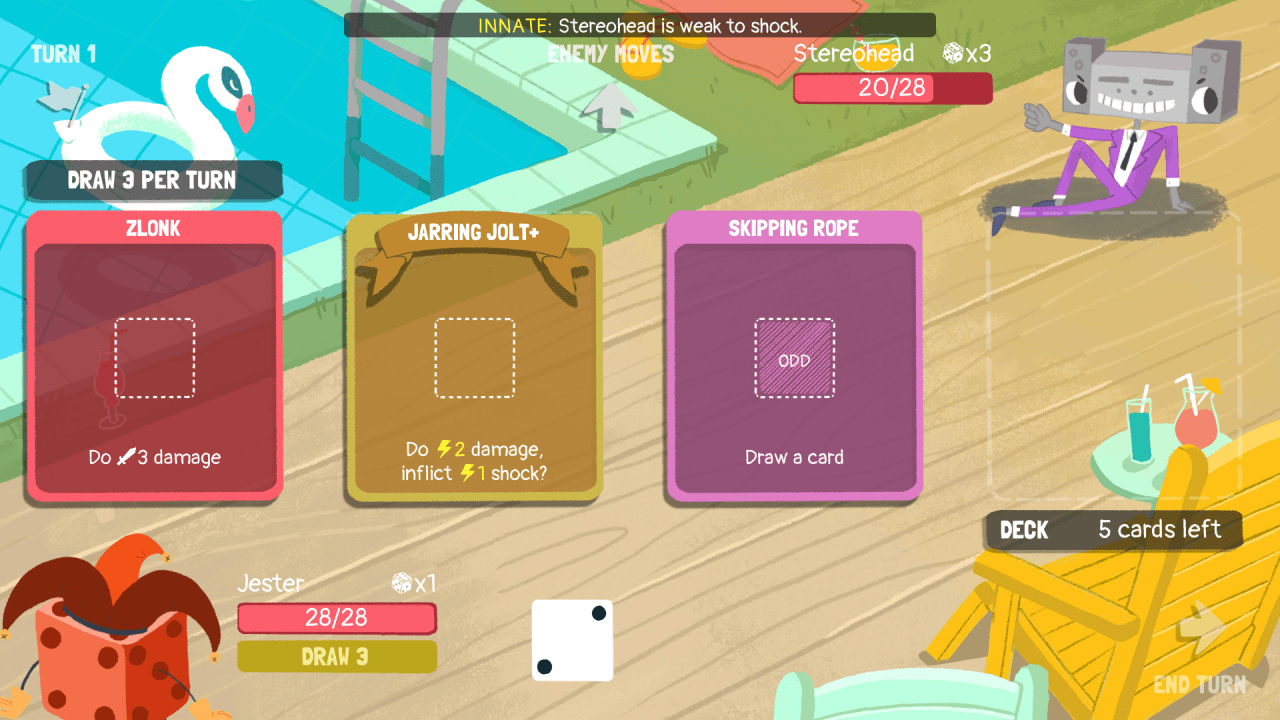Select the dice showing two pips
The image size is (1280, 720).
pos(572,641)
